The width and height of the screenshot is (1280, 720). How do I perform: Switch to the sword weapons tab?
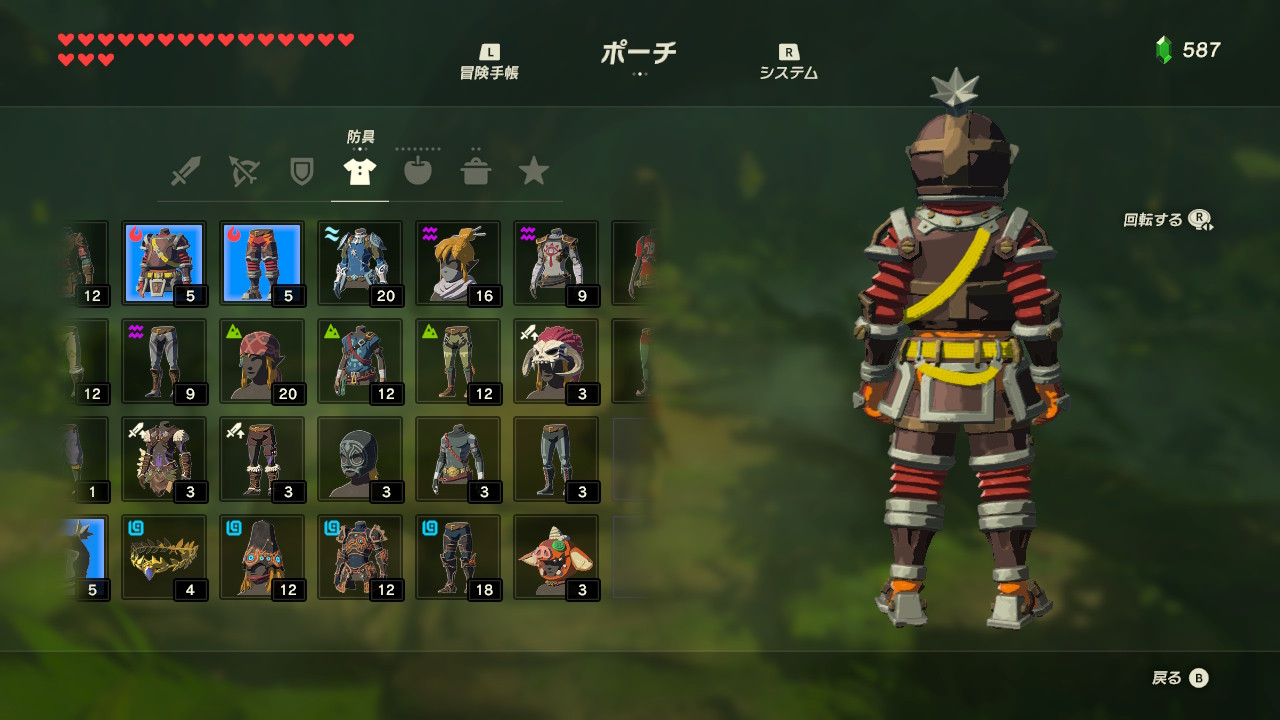[x=185, y=172]
